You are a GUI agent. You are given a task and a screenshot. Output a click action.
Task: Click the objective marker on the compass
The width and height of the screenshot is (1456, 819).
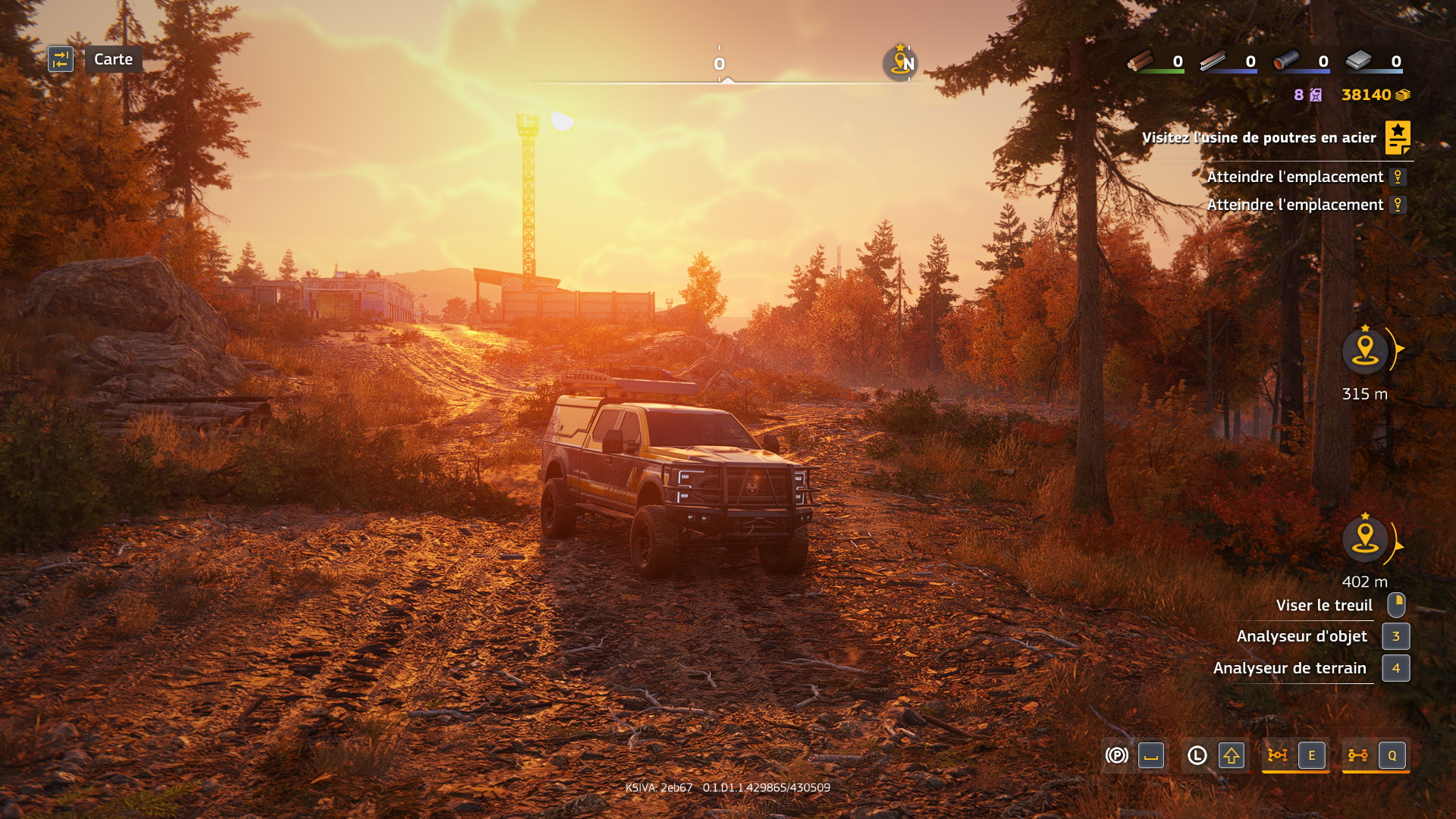(x=900, y=62)
